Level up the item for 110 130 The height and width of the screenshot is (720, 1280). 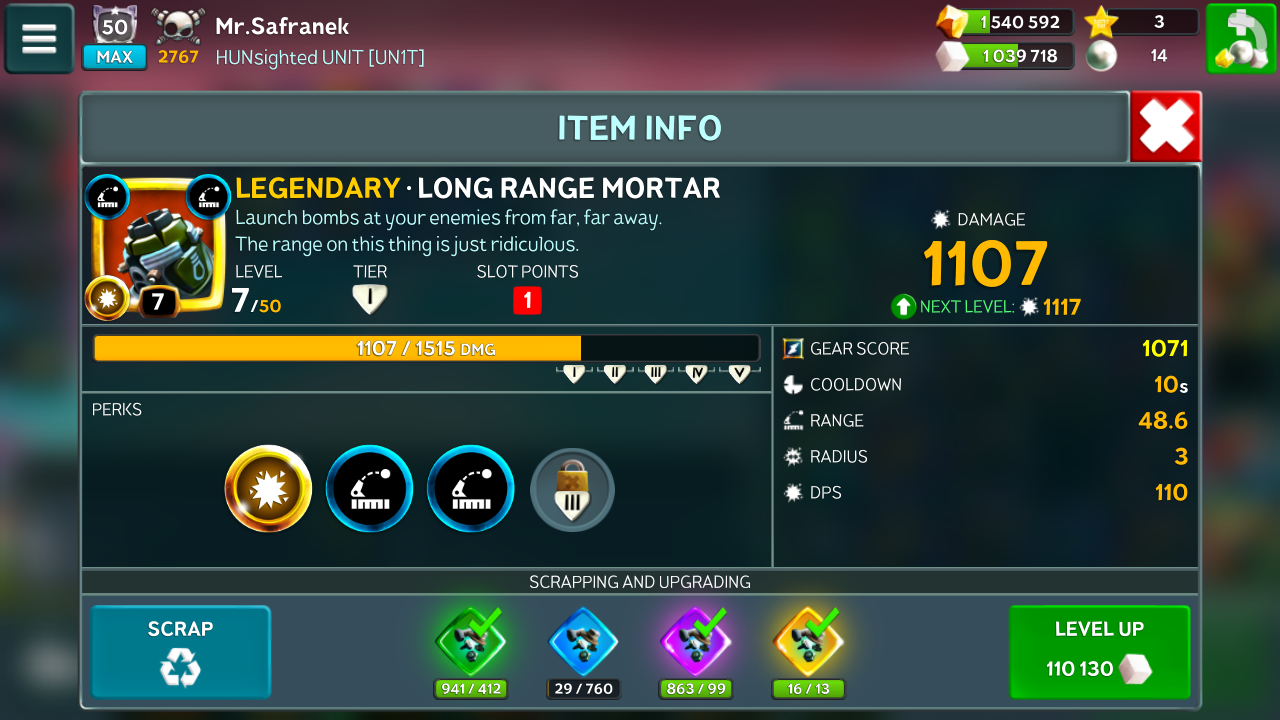pyautogui.click(x=1099, y=651)
